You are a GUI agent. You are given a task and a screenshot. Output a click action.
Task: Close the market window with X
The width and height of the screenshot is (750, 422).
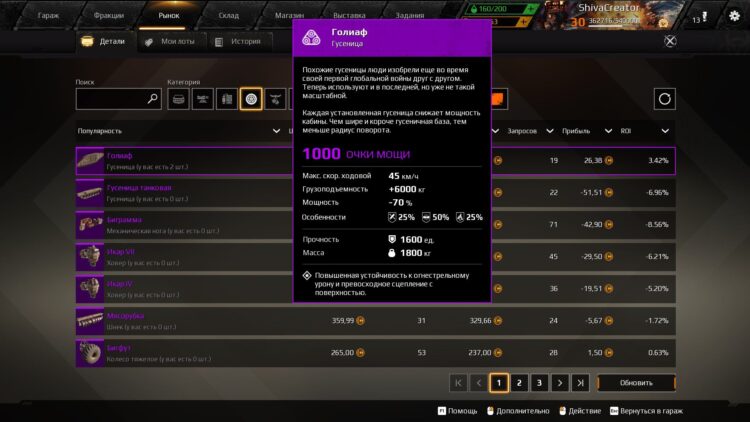[x=670, y=41]
